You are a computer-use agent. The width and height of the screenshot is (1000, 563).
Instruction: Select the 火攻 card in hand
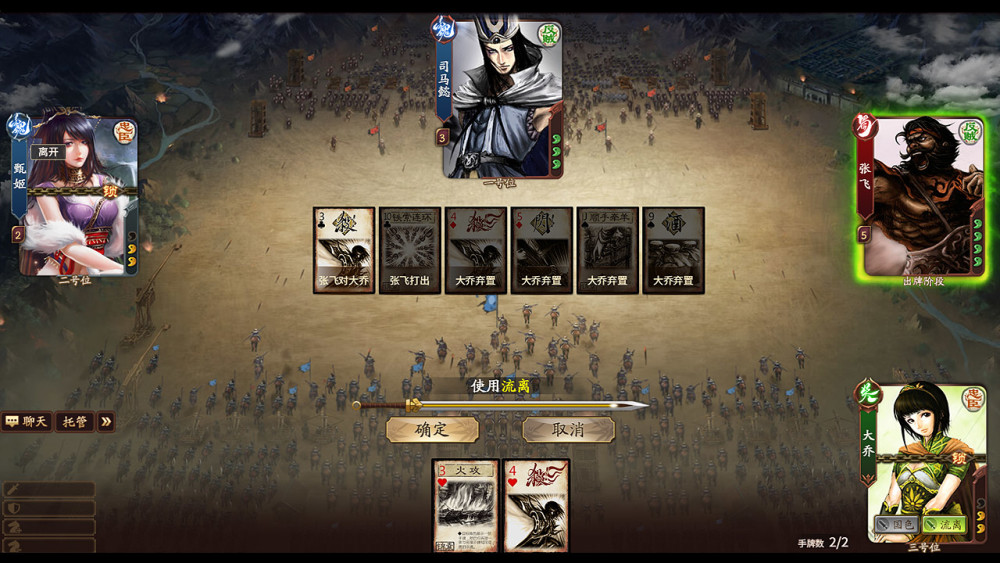[x=466, y=505]
